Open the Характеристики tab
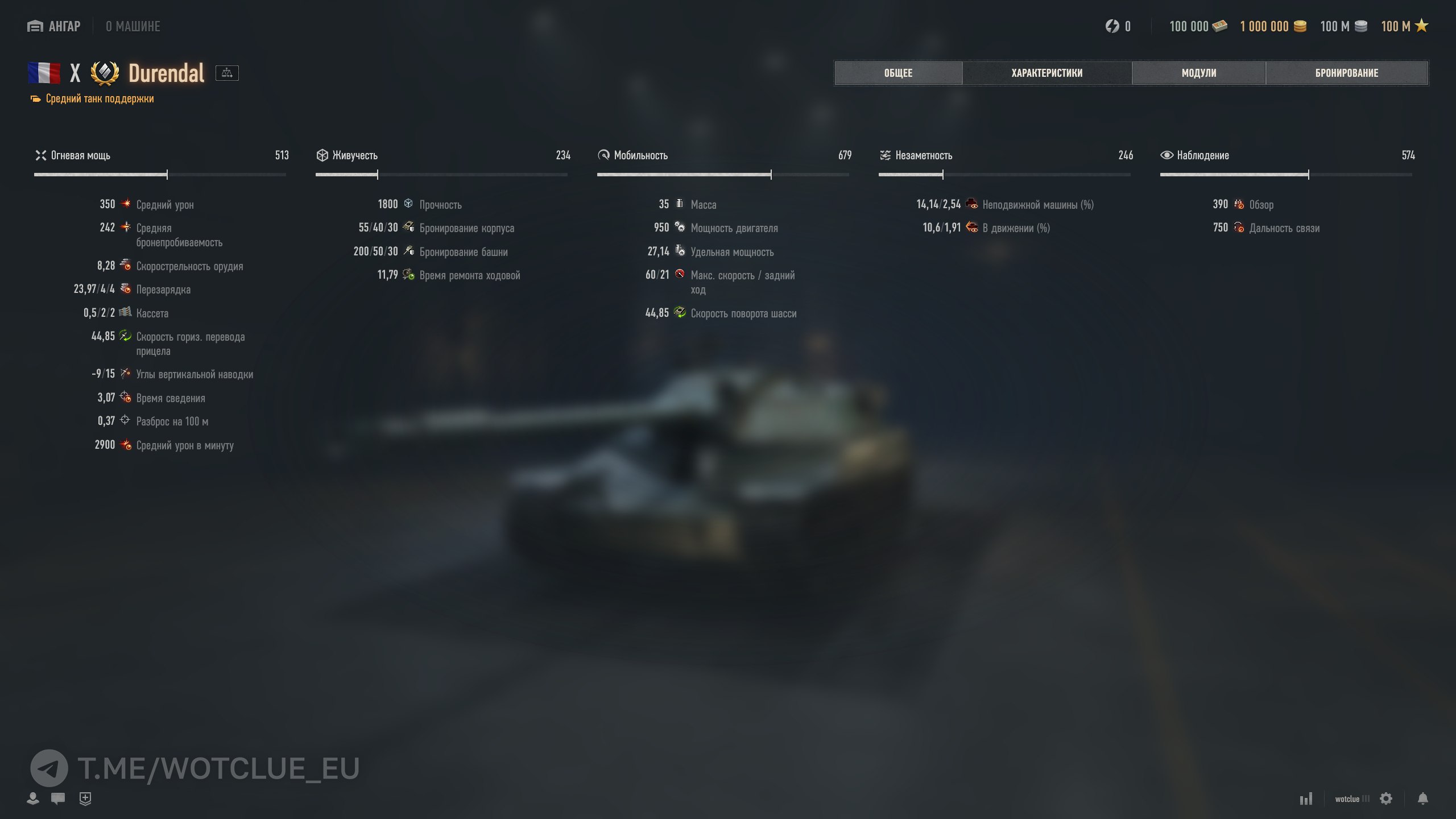1456x819 pixels. (1046, 73)
